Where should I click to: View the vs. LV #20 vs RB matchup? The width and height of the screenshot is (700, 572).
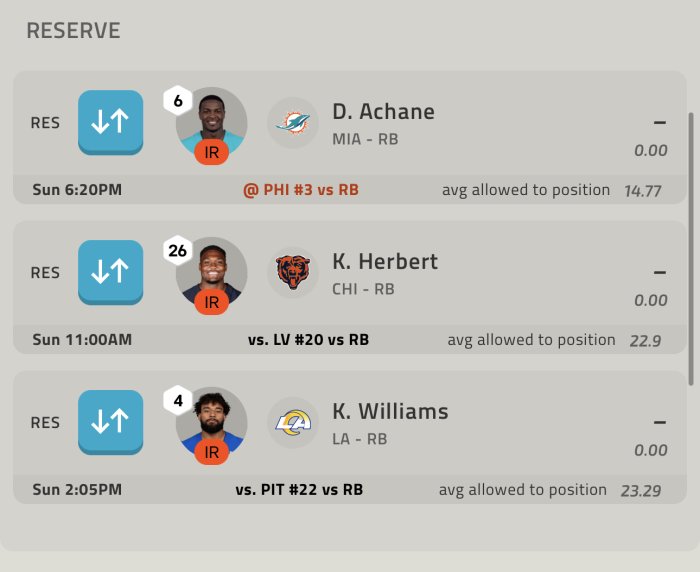click(308, 340)
